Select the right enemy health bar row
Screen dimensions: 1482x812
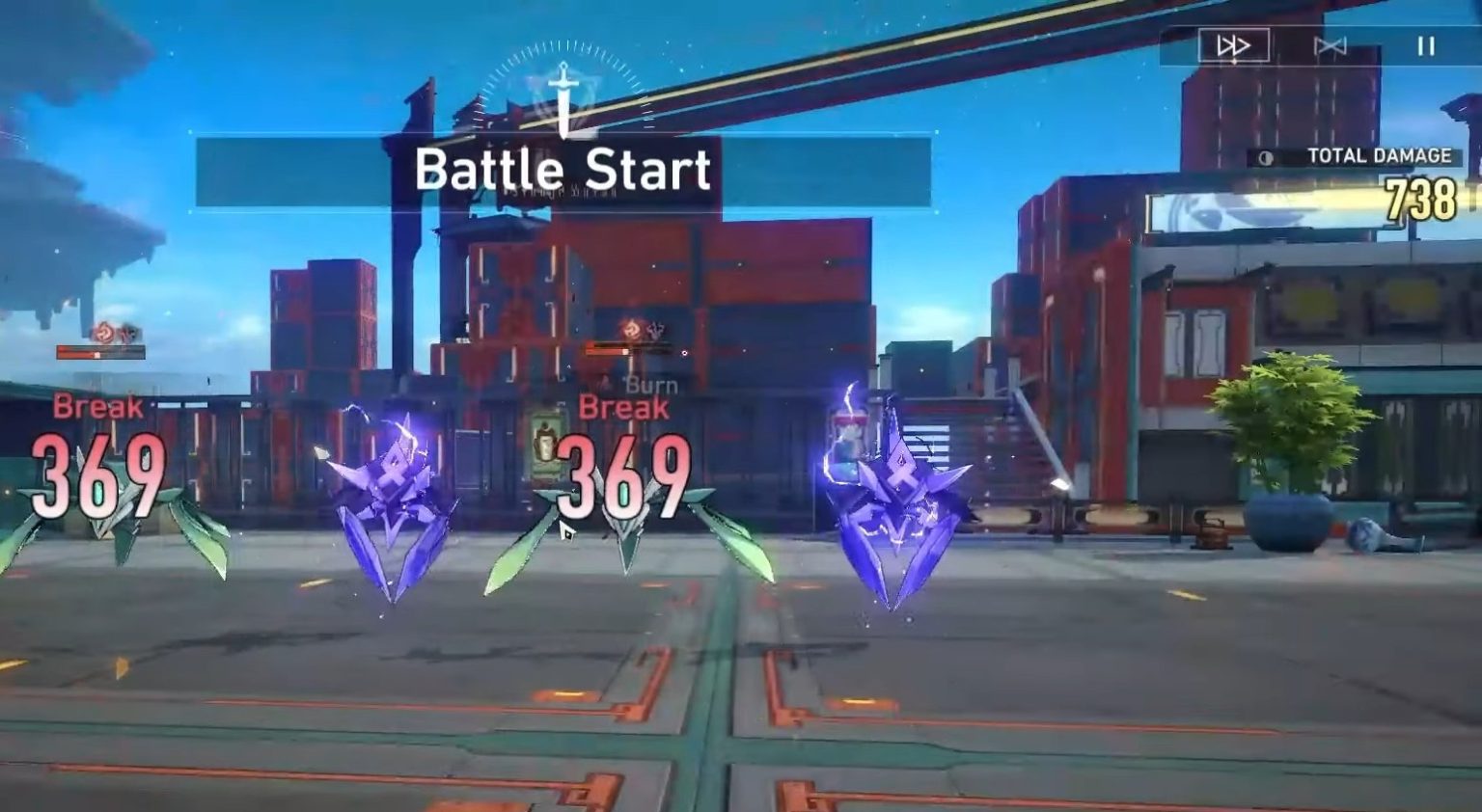tap(627, 350)
